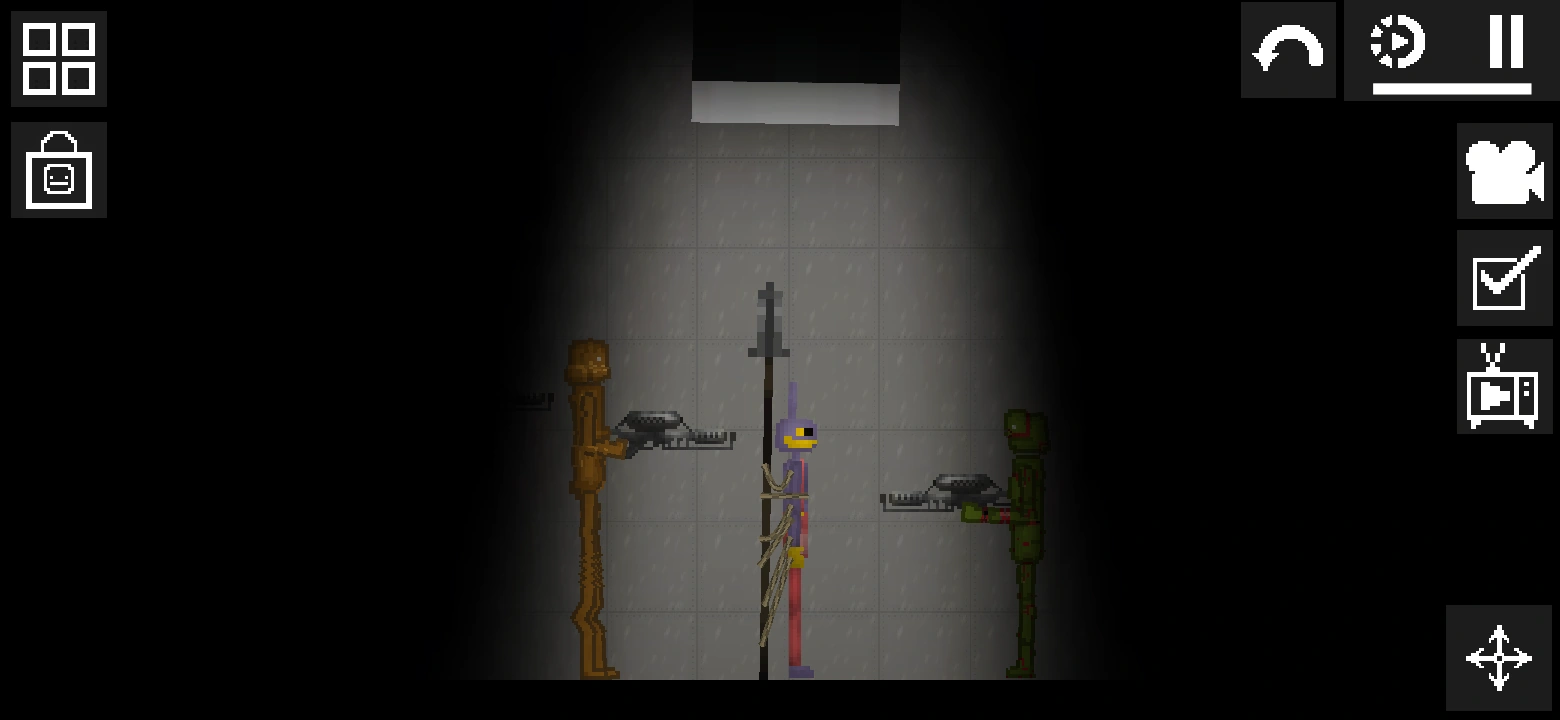Image resolution: width=1560 pixels, height=720 pixels.
Task: Select the move arrows tool icon
Action: click(x=1497, y=658)
